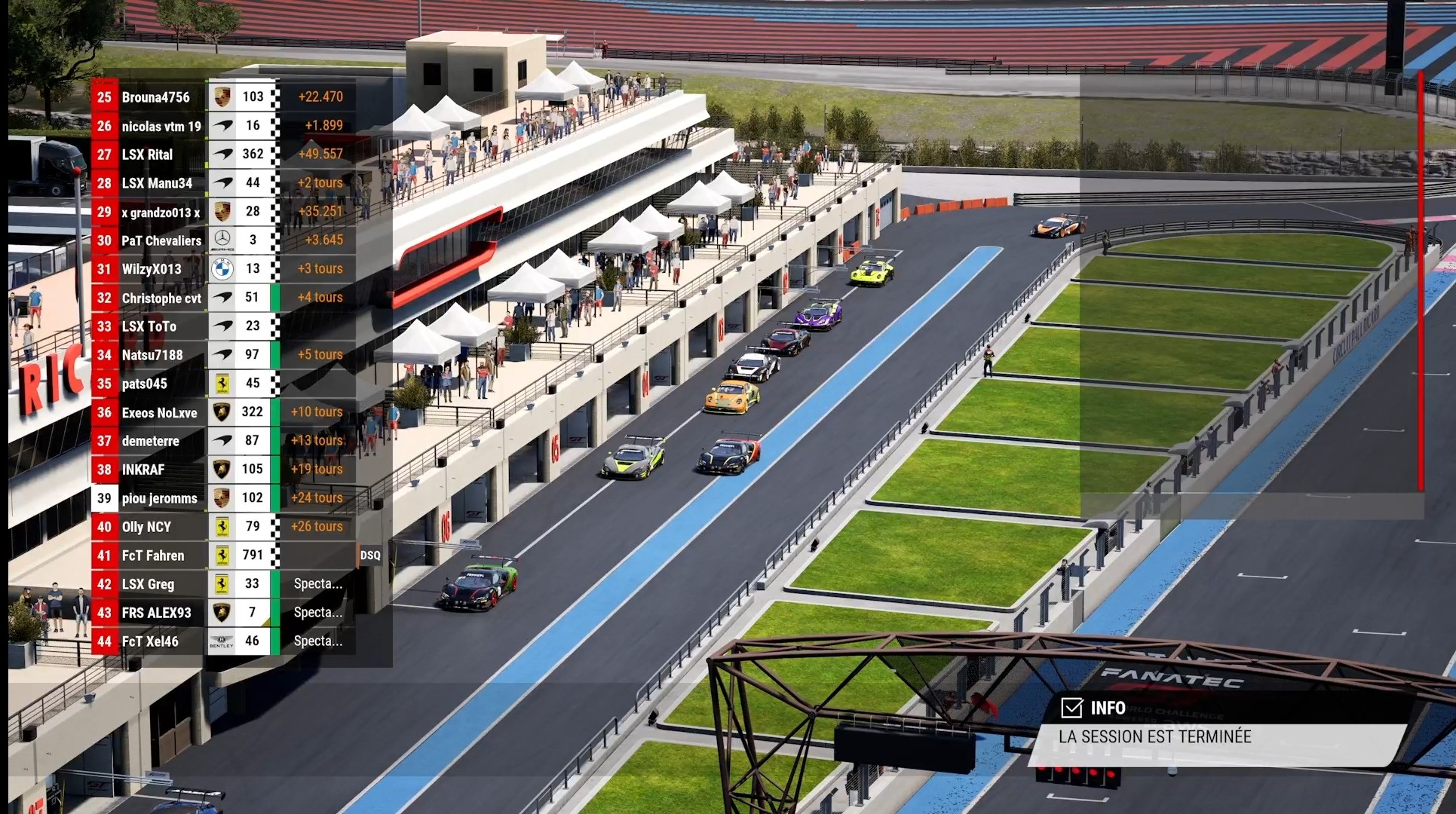Choose PaT Chevaliers in the leaderboard
This screenshot has width=1456, height=814.
[x=161, y=240]
